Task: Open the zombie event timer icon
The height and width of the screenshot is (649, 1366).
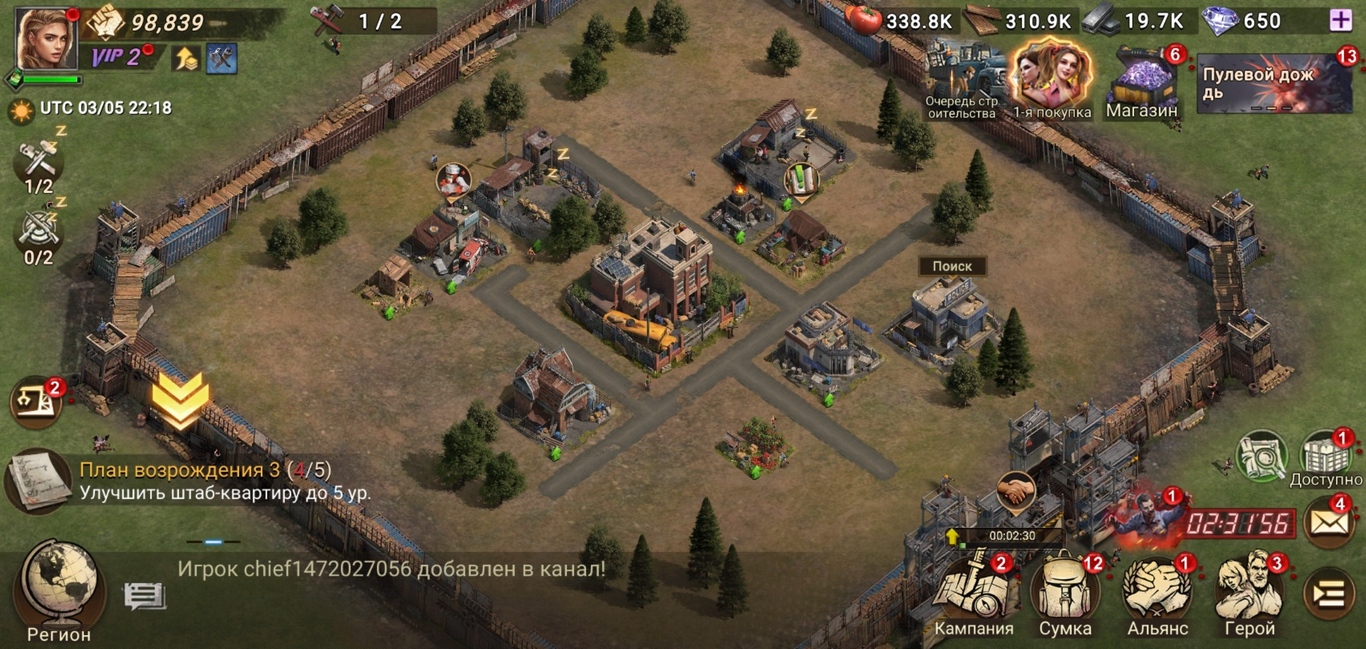Action: point(1148,520)
